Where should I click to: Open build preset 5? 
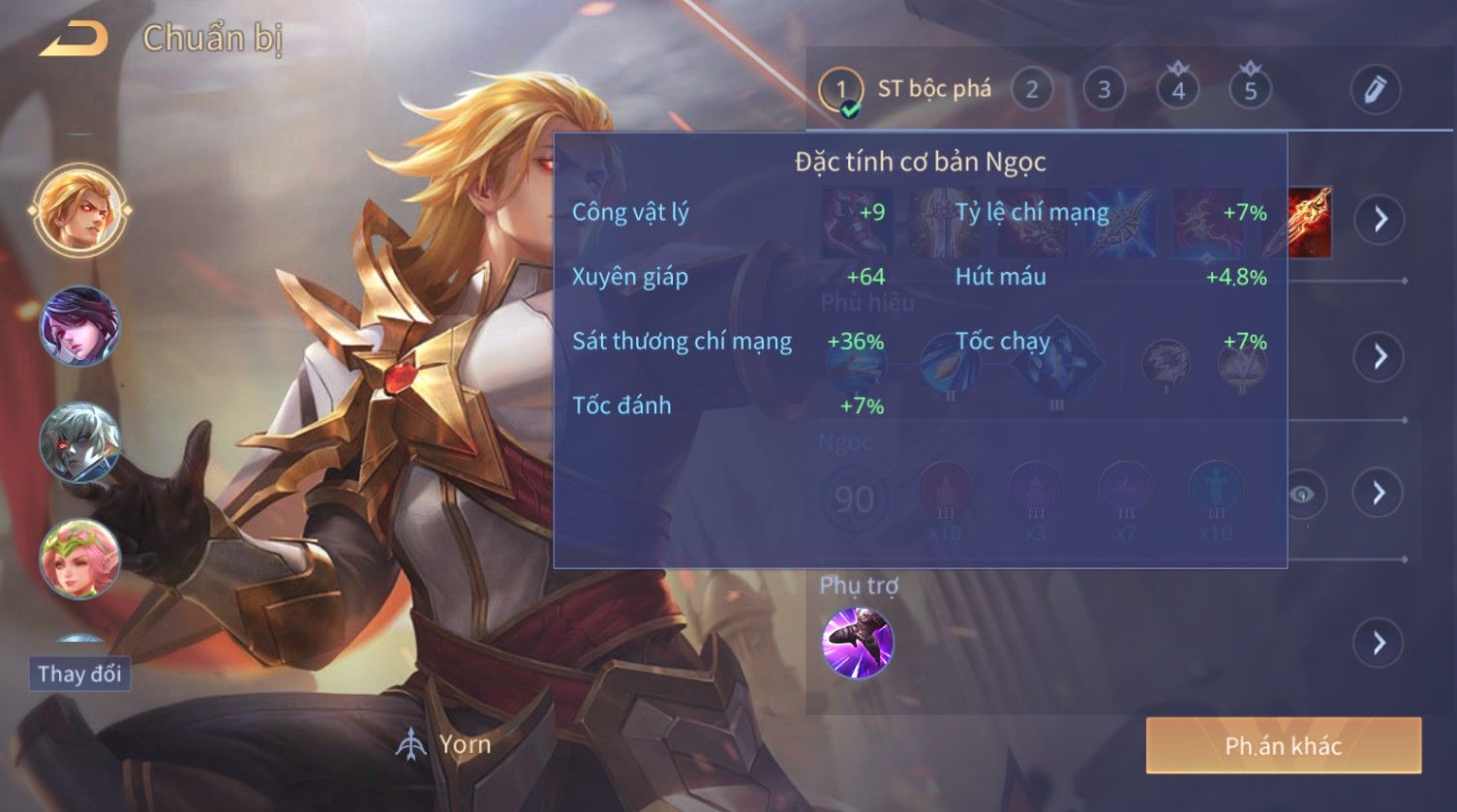tap(1250, 90)
